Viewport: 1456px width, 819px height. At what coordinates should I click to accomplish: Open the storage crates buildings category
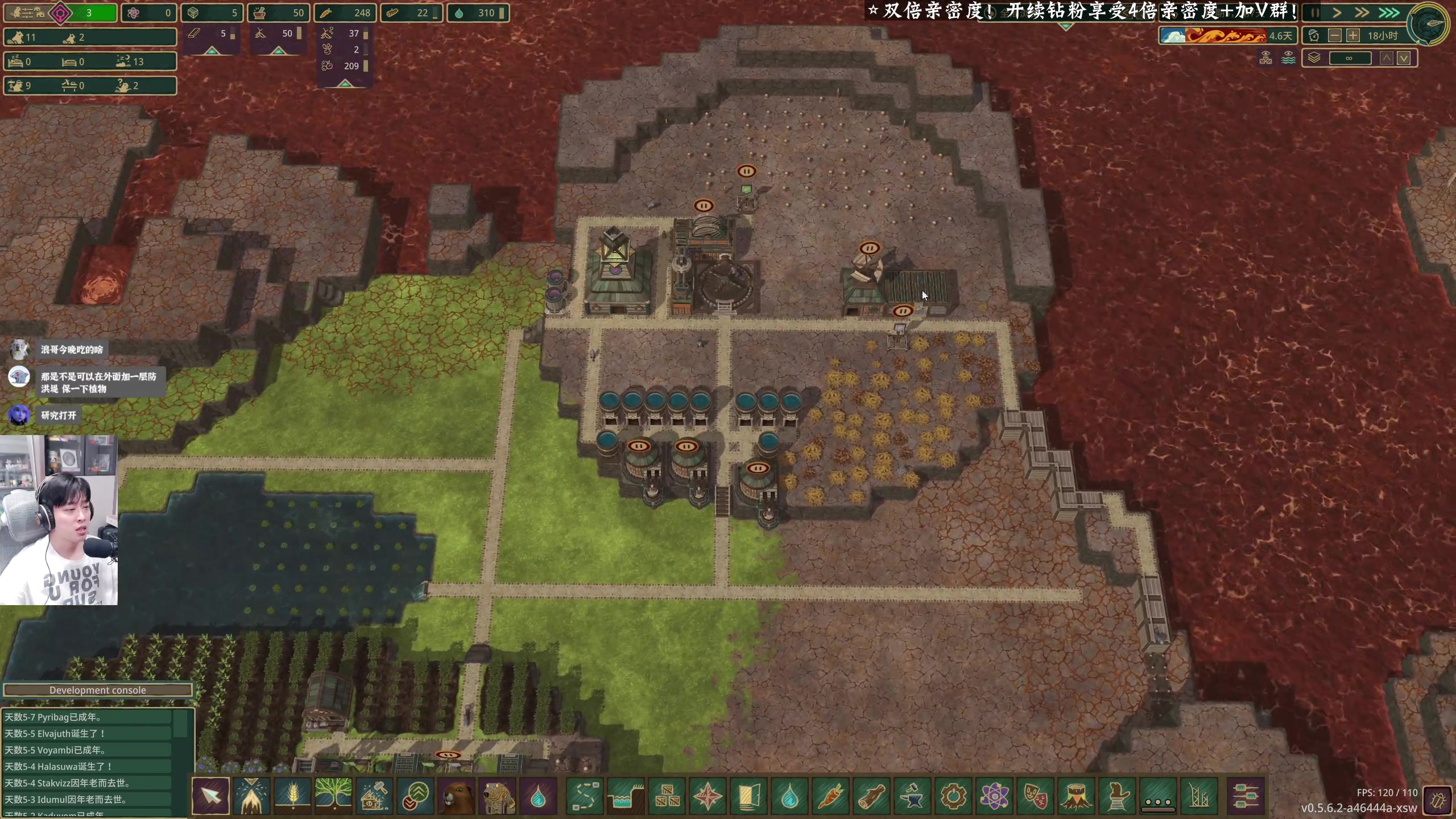[x=667, y=796]
